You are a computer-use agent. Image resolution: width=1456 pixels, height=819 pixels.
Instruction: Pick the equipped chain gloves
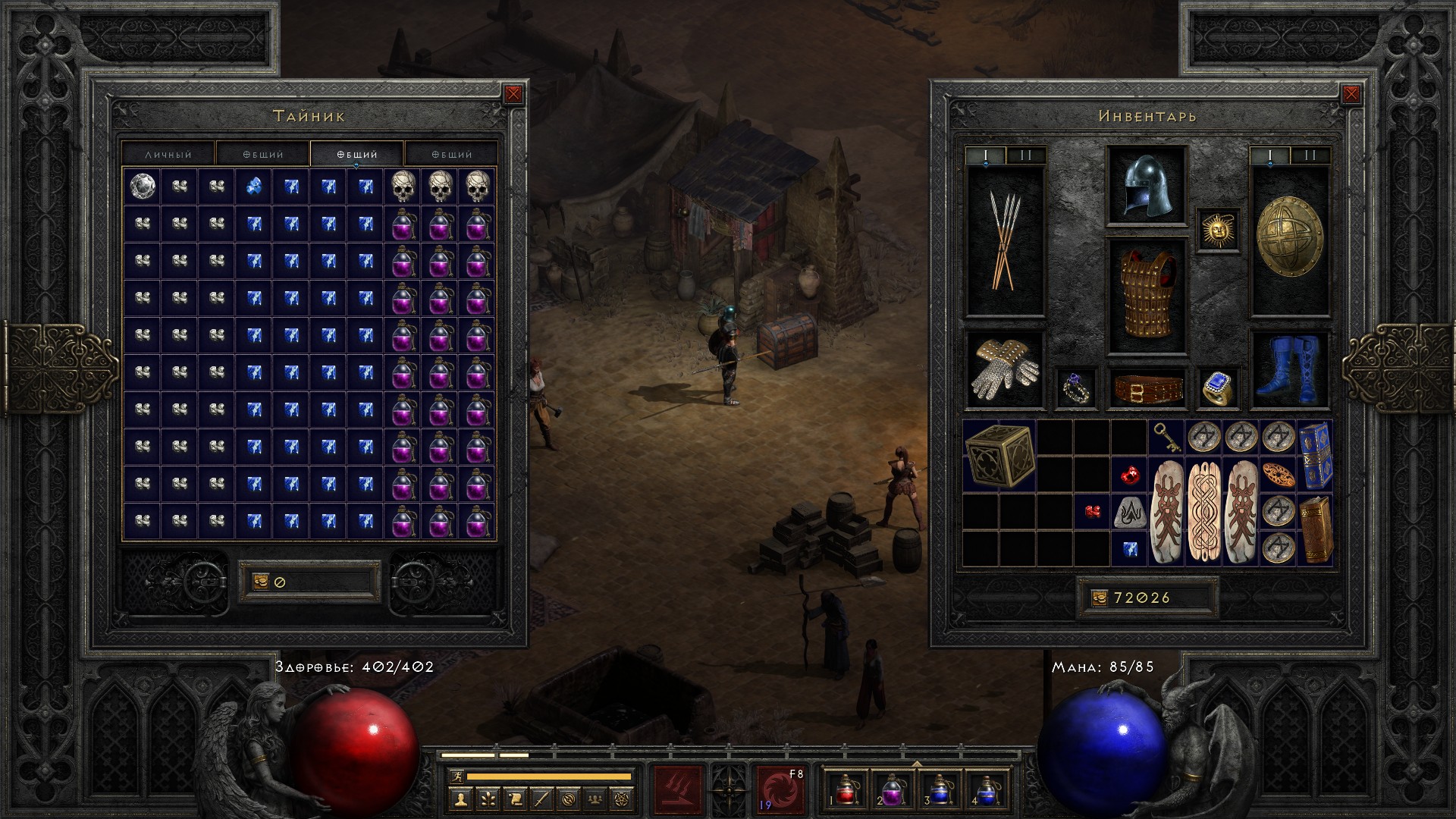click(x=1005, y=371)
